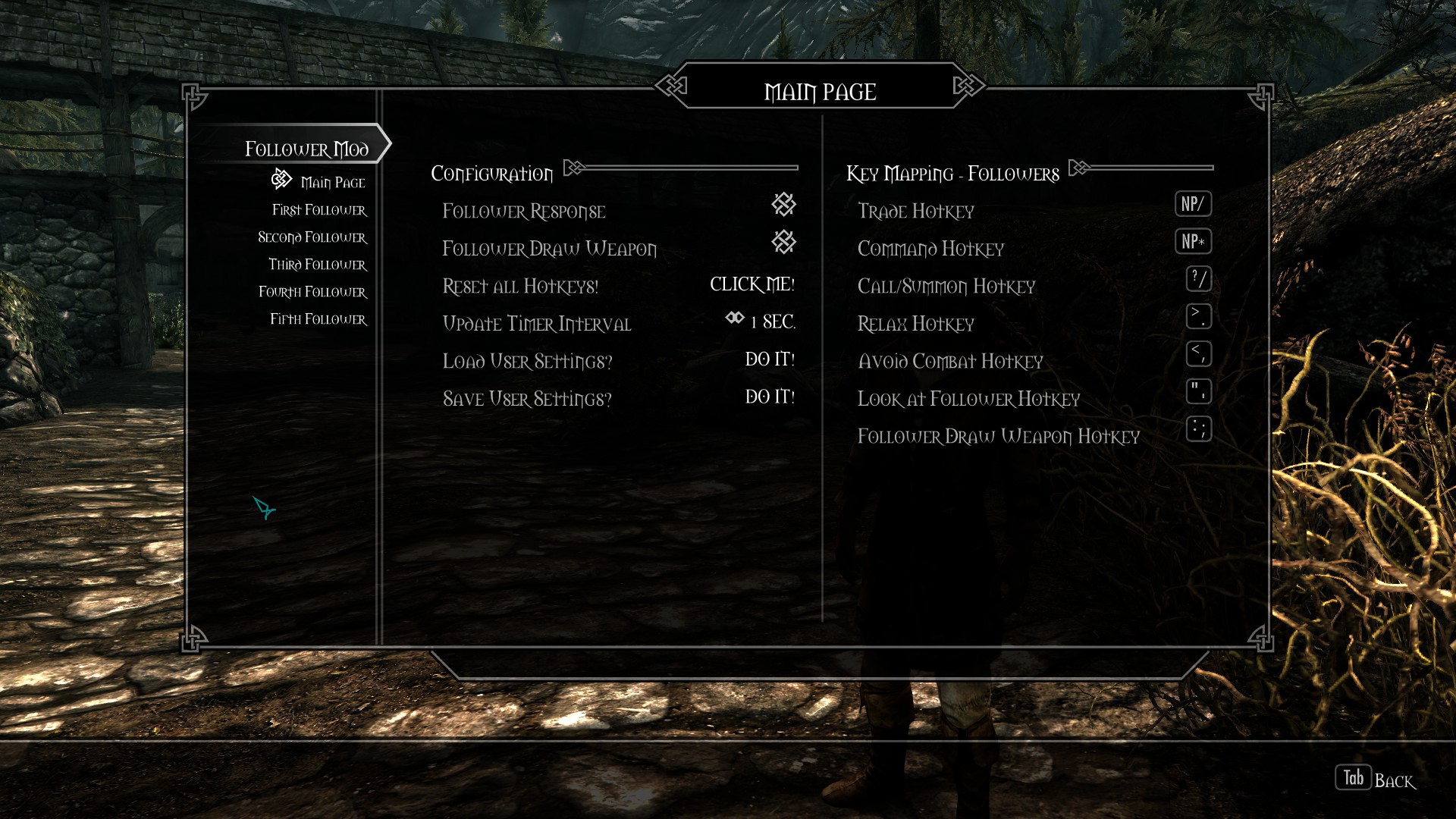
Task: Go to the Fourth Follower page
Action: [312, 292]
